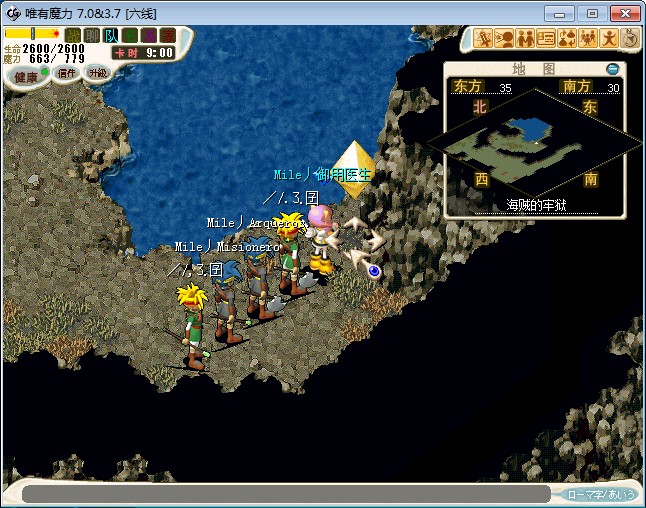Open the quill and map icon

(x=482, y=39)
